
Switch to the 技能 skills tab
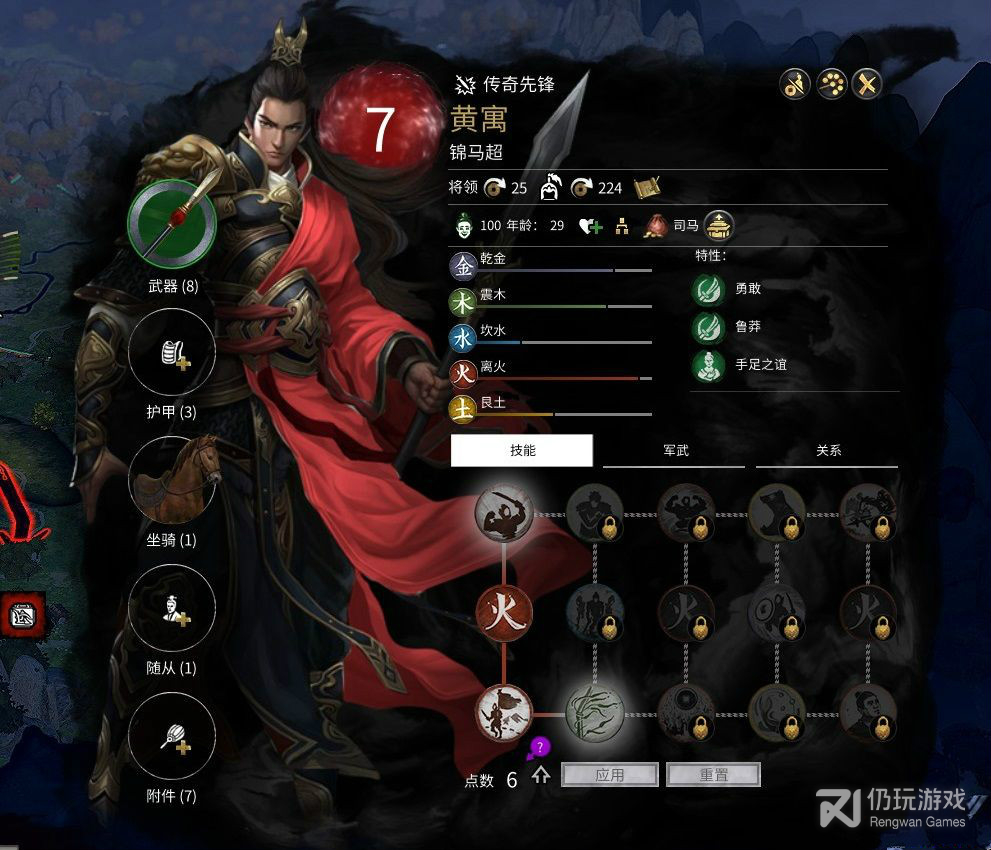click(522, 451)
